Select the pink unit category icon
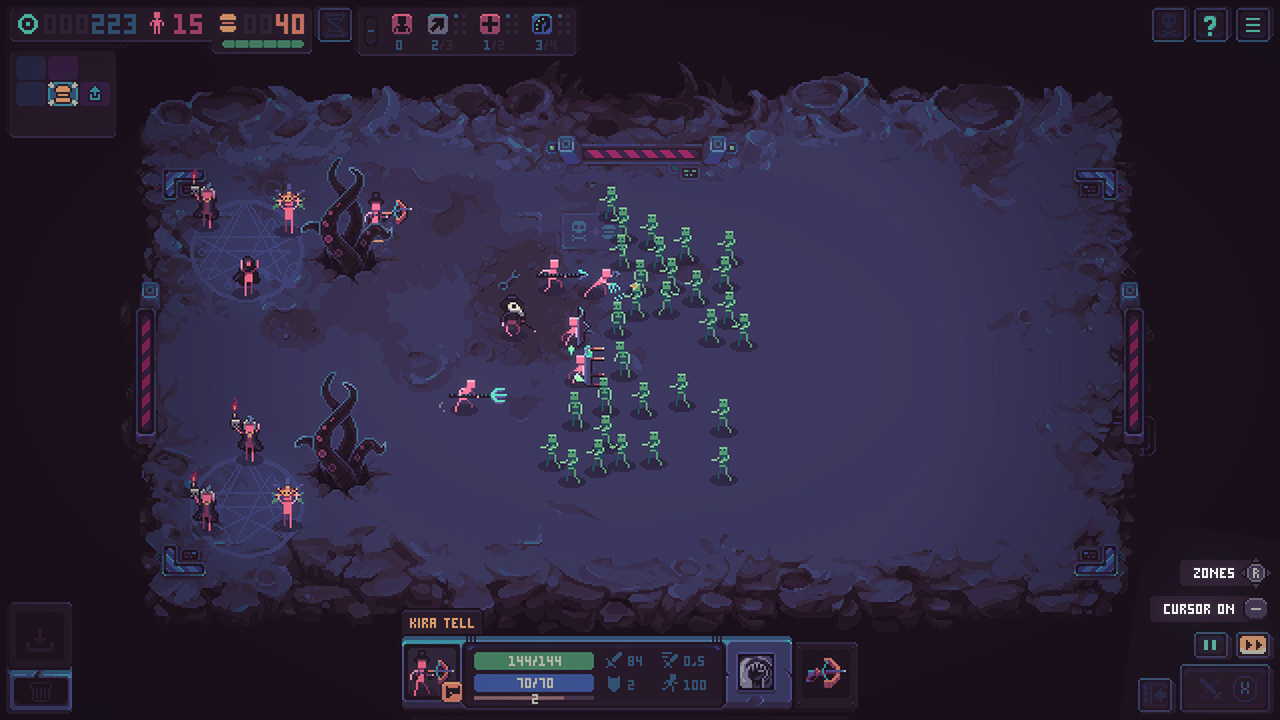Screen dimensions: 1280x720 coord(400,22)
